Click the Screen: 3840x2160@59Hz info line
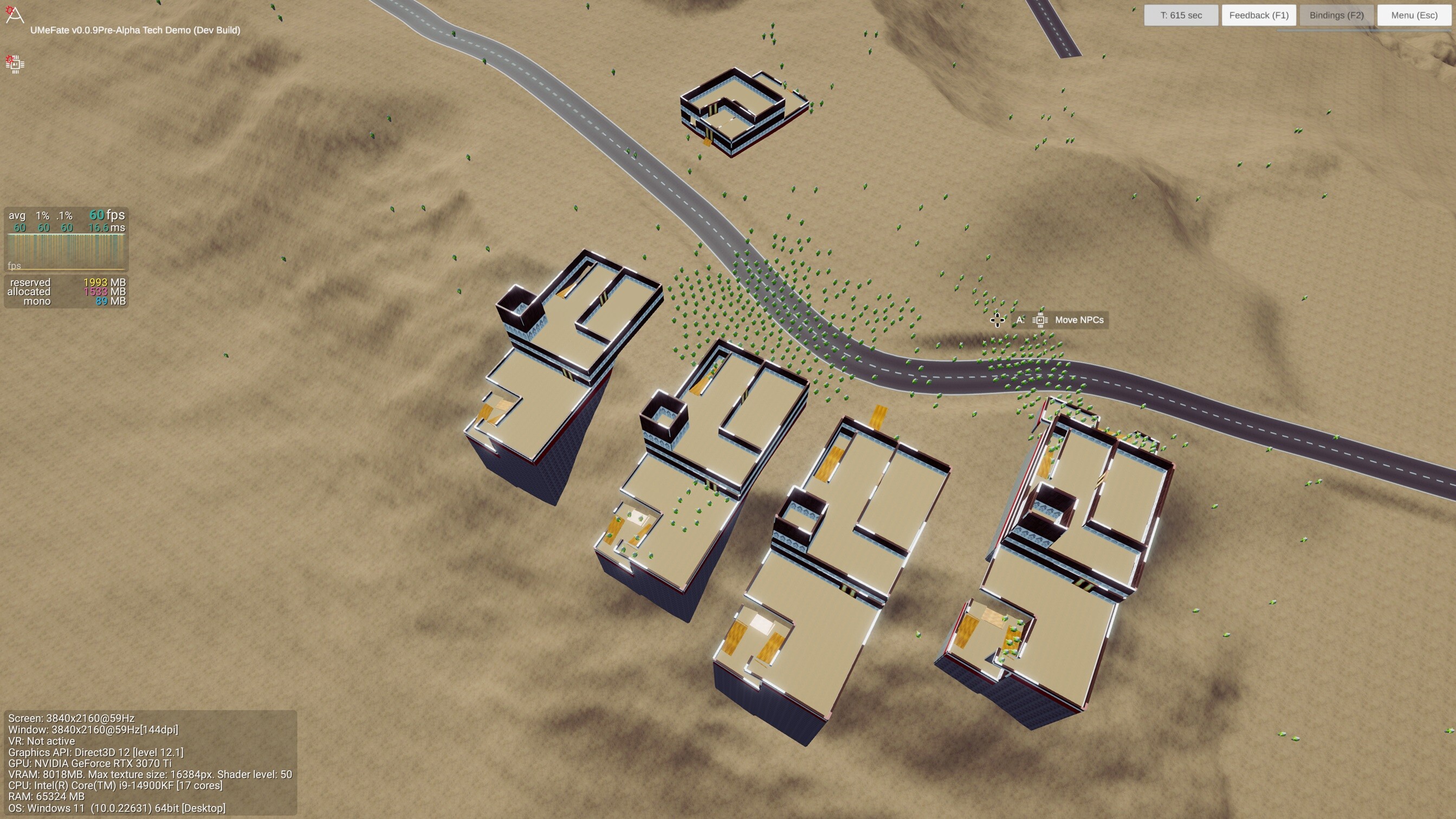Screen dimensions: 1456x819 coord(71,718)
